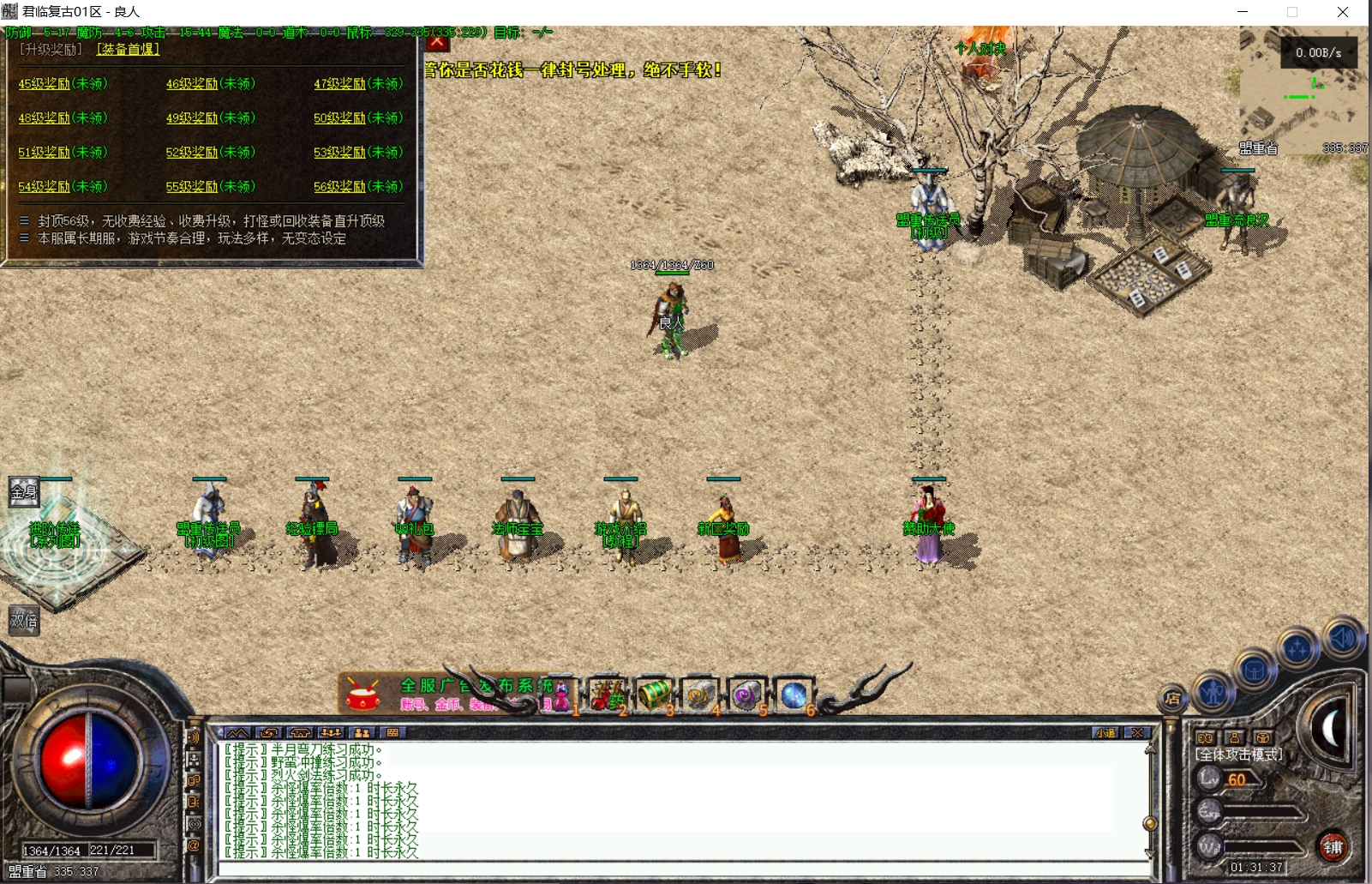Claim the 45级奖励 reward link
1372x884 pixels.
click(x=63, y=83)
